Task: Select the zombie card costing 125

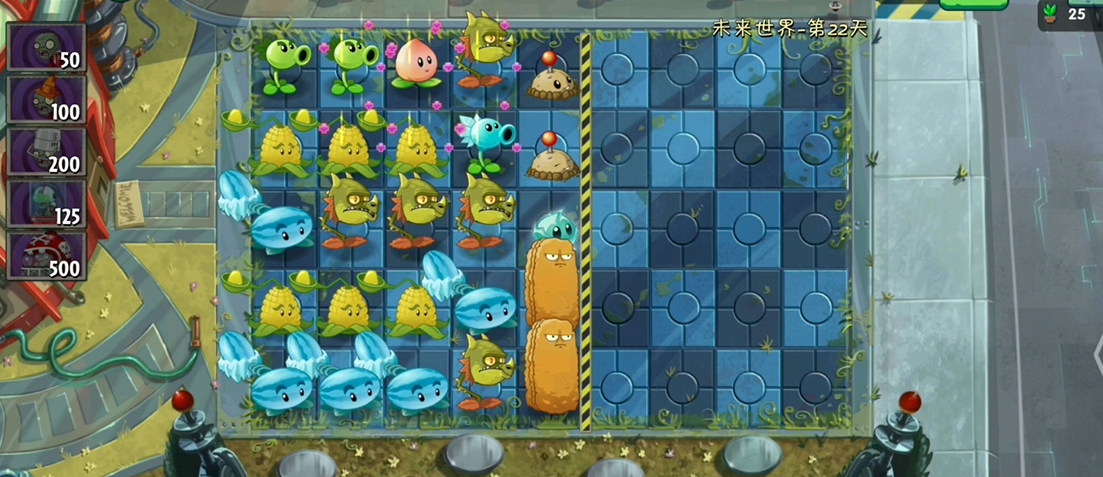Action: click(x=46, y=203)
